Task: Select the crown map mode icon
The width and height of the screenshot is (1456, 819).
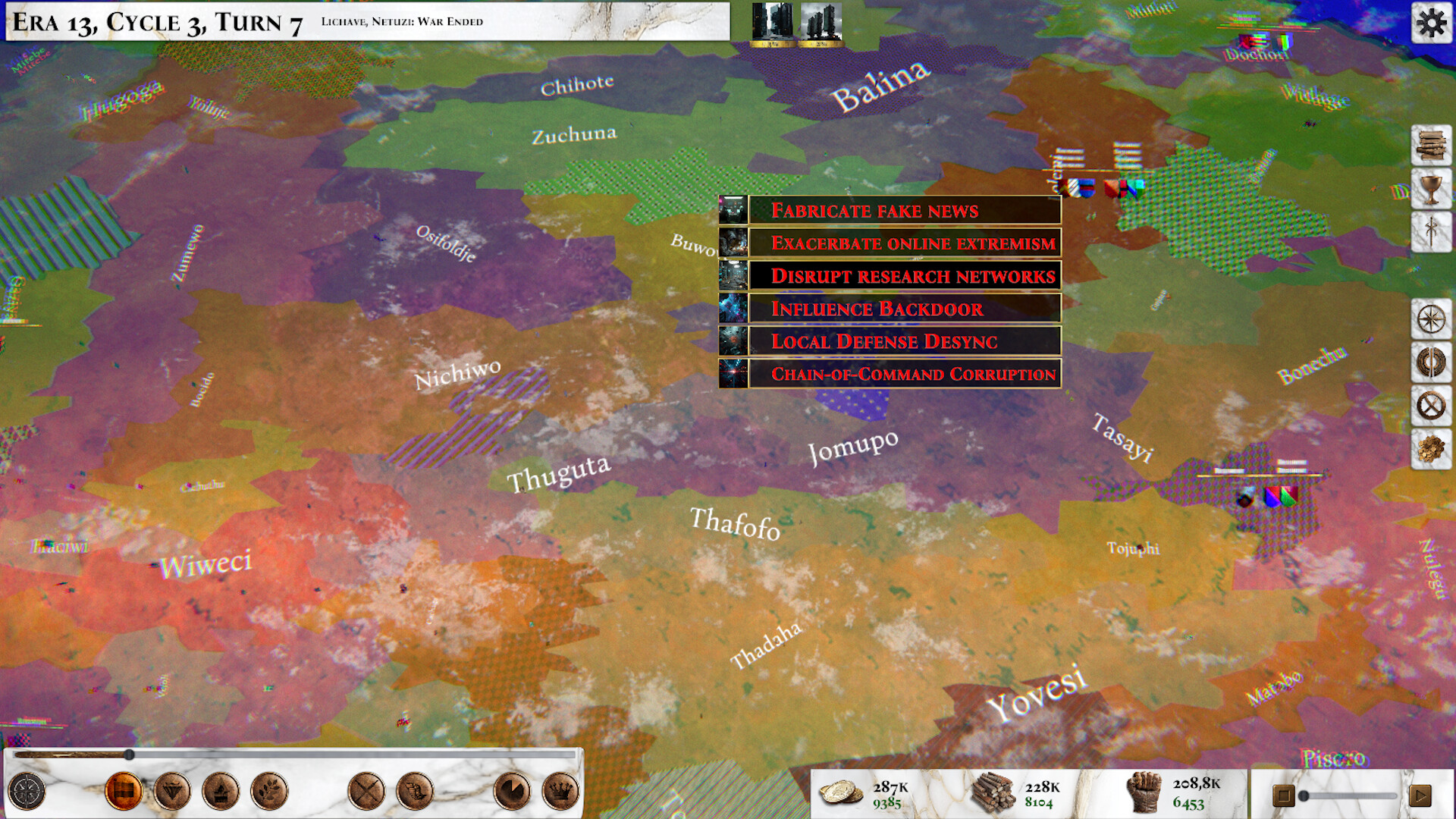Action: click(x=559, y=790)
